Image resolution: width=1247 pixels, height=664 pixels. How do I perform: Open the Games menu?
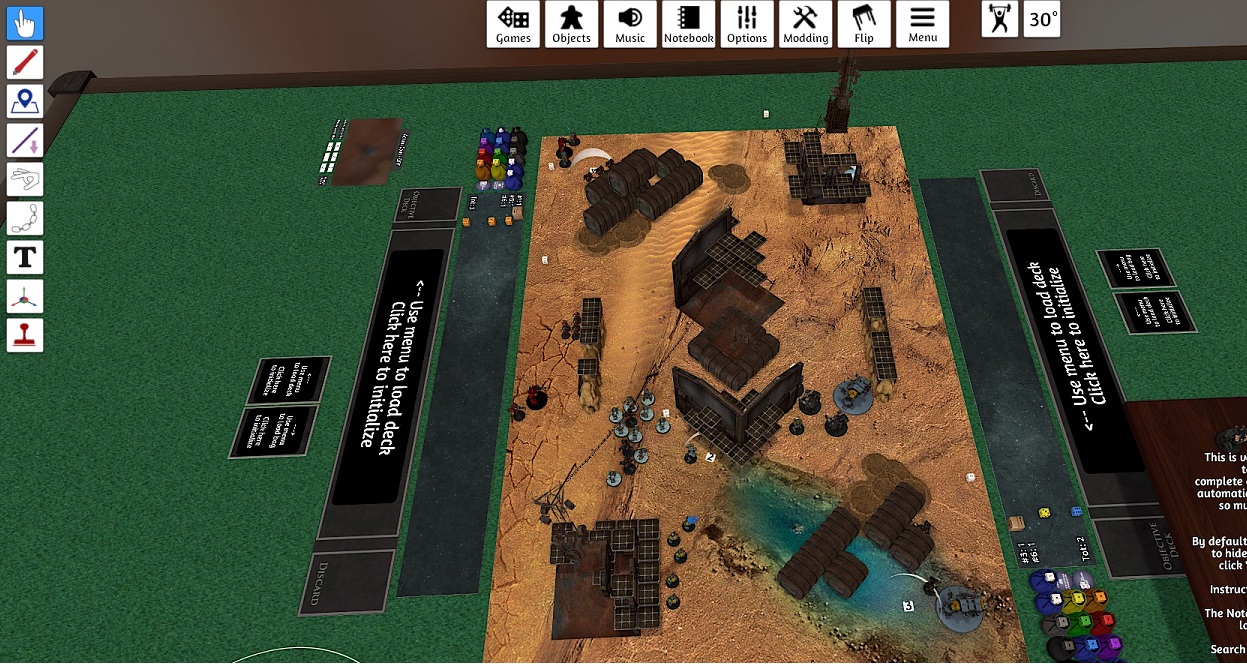coord(514,24)
